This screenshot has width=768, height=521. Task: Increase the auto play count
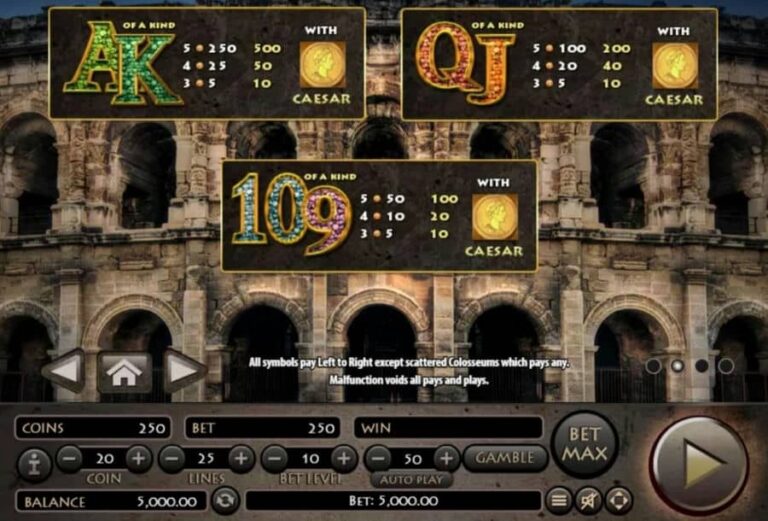(x=446, y=459)
